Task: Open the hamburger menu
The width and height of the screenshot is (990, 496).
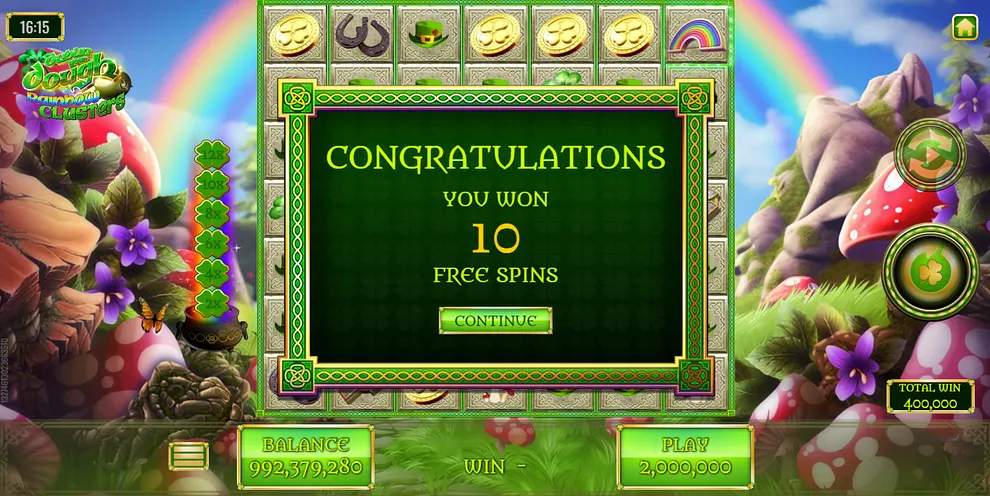Action: 189,456
